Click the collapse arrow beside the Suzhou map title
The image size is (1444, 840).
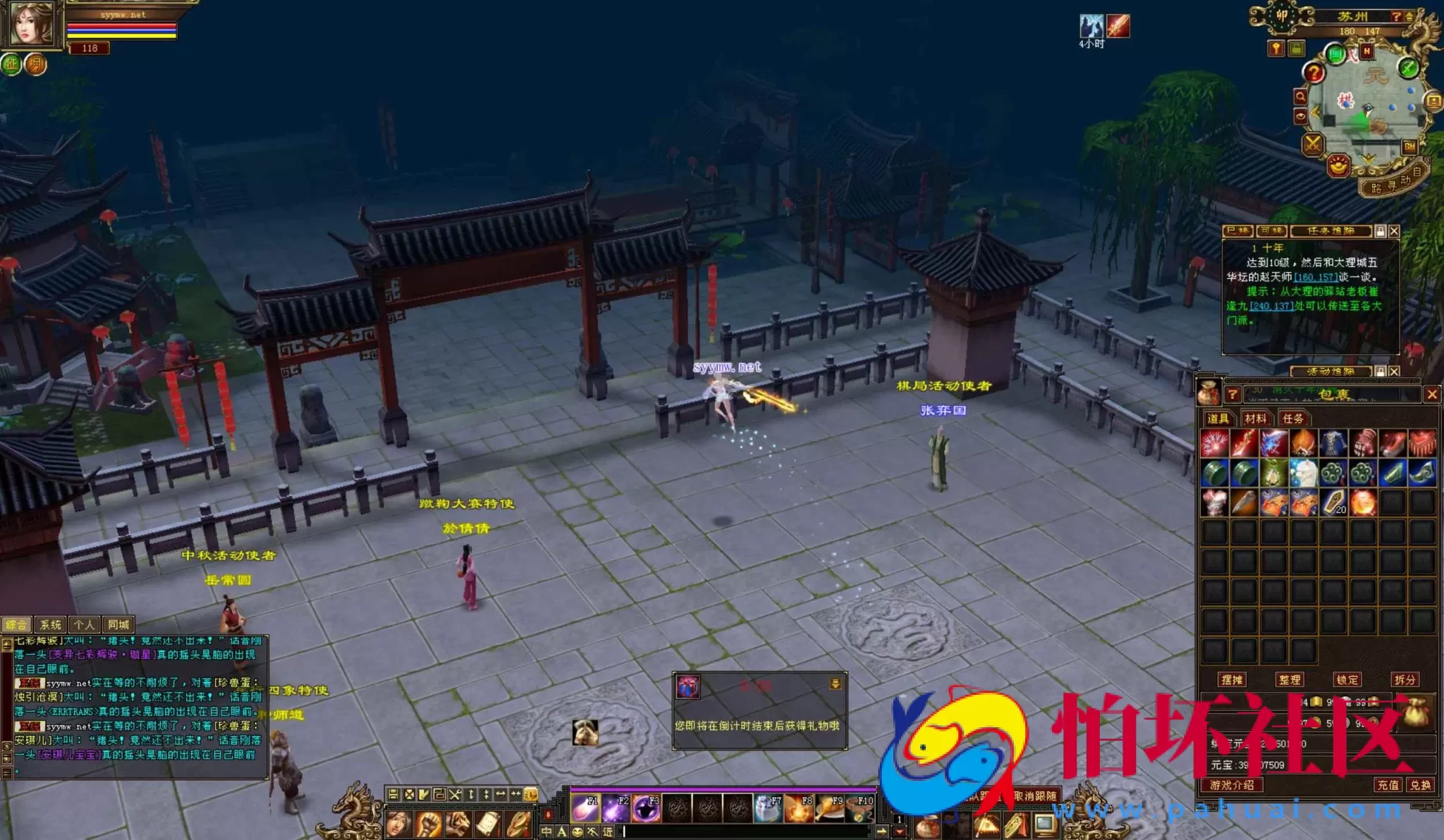point(1409,17)
